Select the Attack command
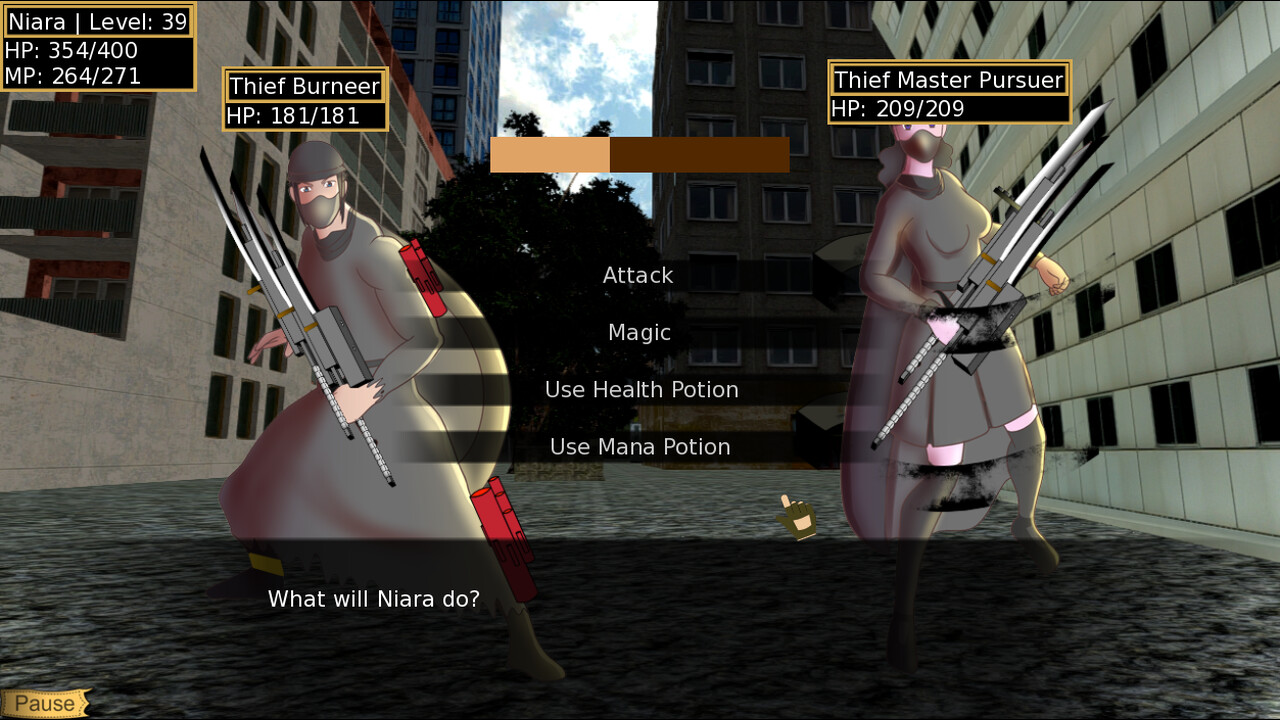Viewport: 1280px width, 720px height. [x=637, y=275]
